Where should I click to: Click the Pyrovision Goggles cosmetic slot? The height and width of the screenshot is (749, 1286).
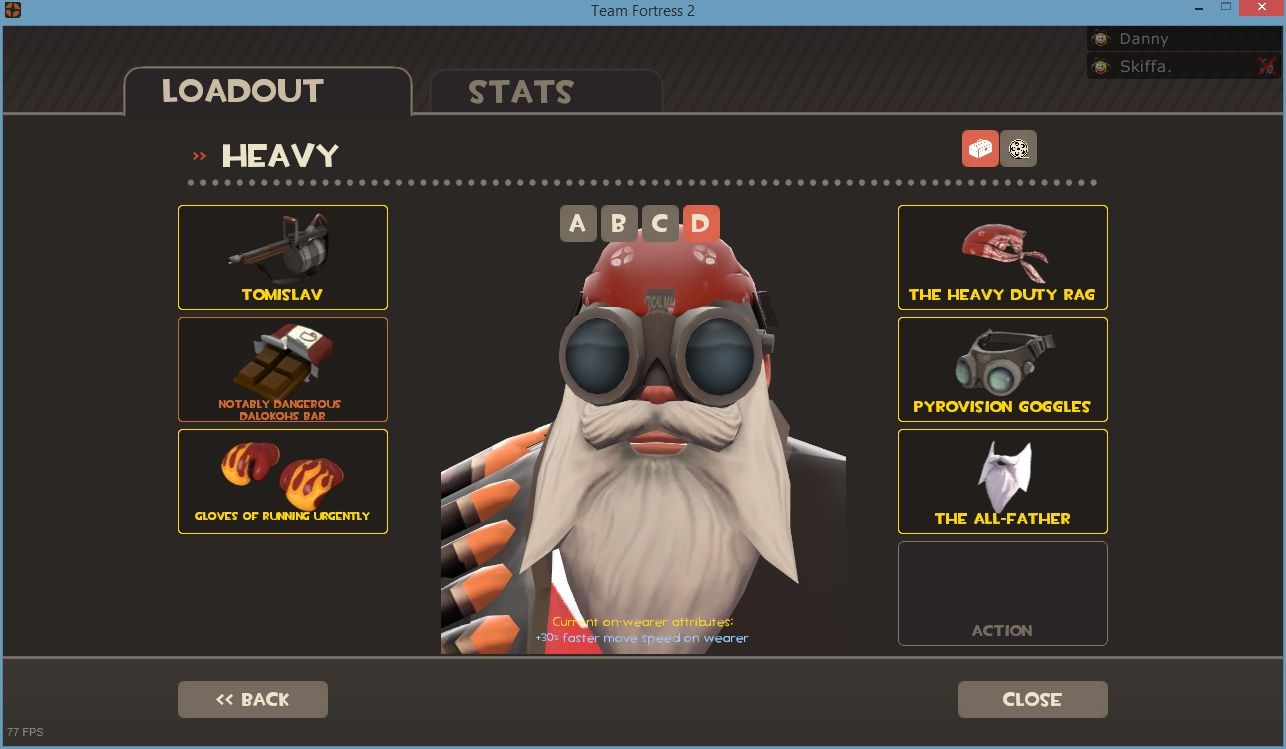coord(1002,369)
